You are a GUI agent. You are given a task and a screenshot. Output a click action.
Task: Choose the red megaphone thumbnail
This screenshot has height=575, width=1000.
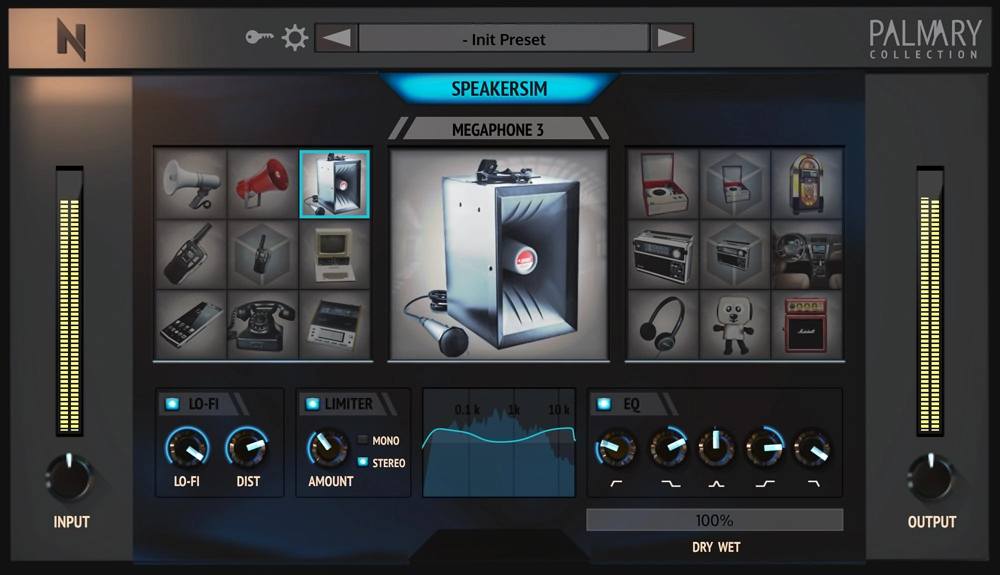tap(263, 184)
